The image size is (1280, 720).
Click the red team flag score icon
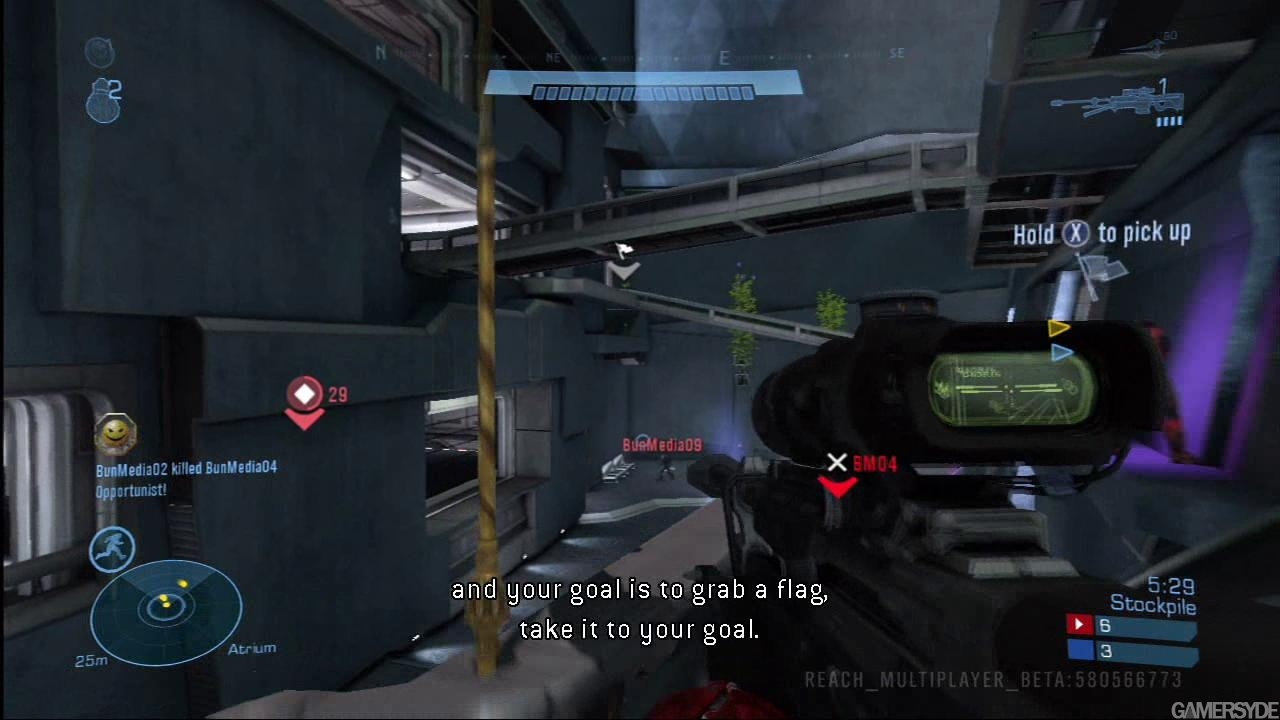[x=1079, y=625]
